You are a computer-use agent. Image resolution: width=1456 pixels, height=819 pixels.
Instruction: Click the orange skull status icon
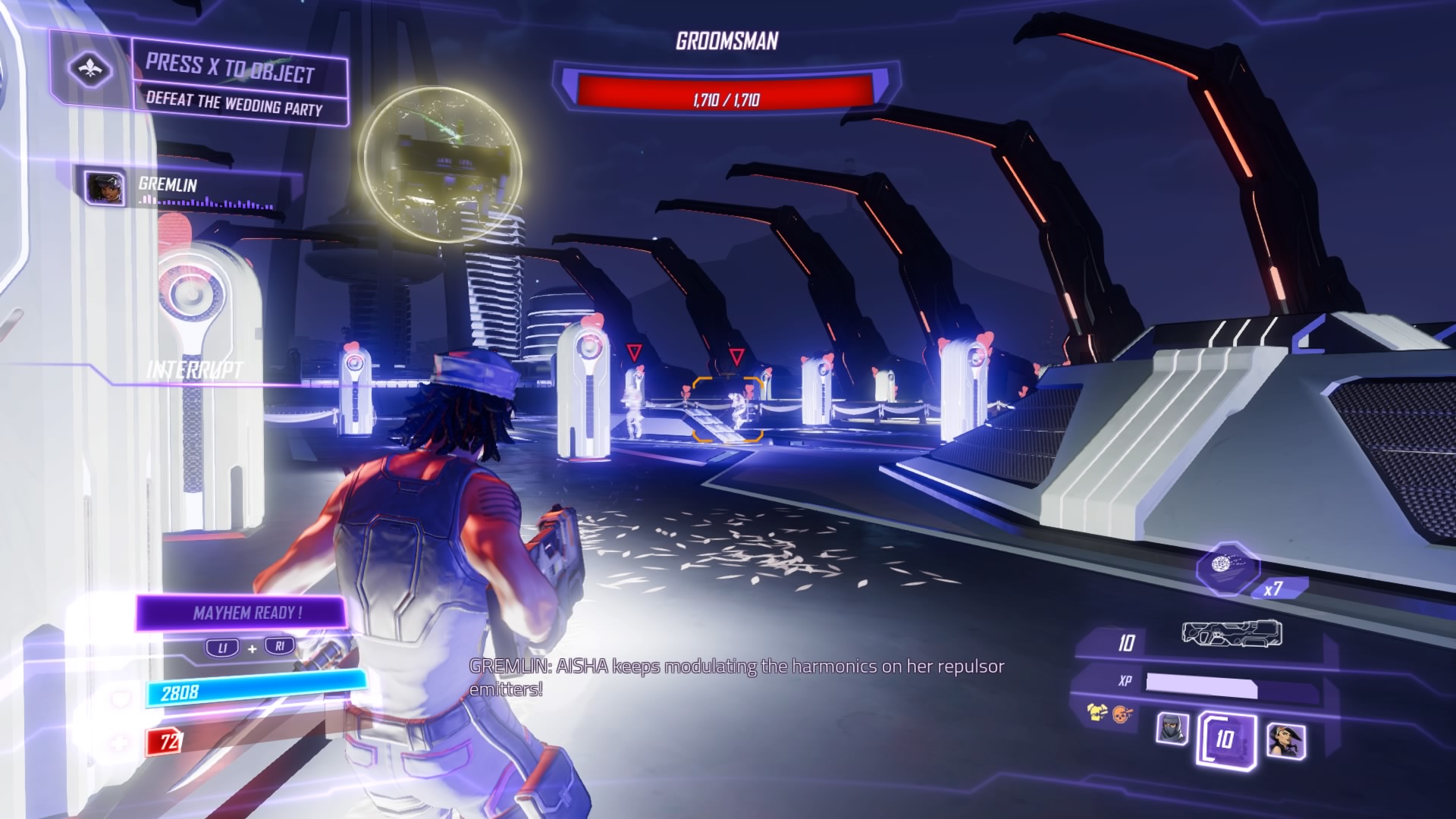pyautogui.click(x=1122, y=714)
